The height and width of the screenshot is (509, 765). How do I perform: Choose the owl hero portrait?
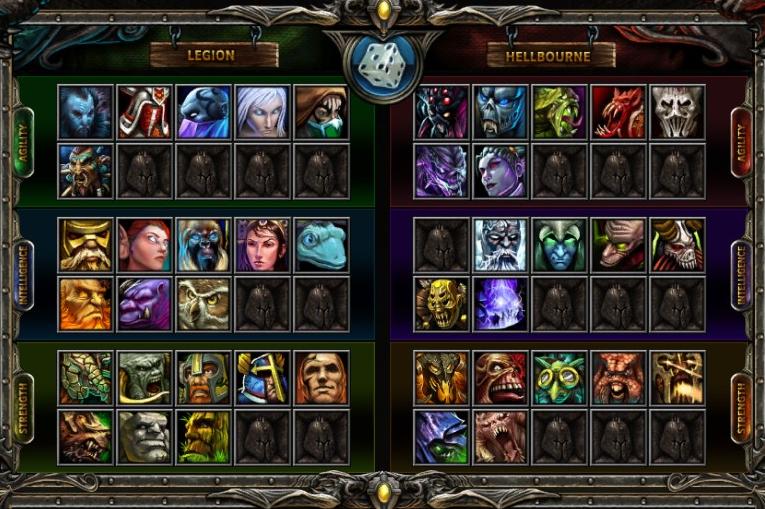point(203,304)
